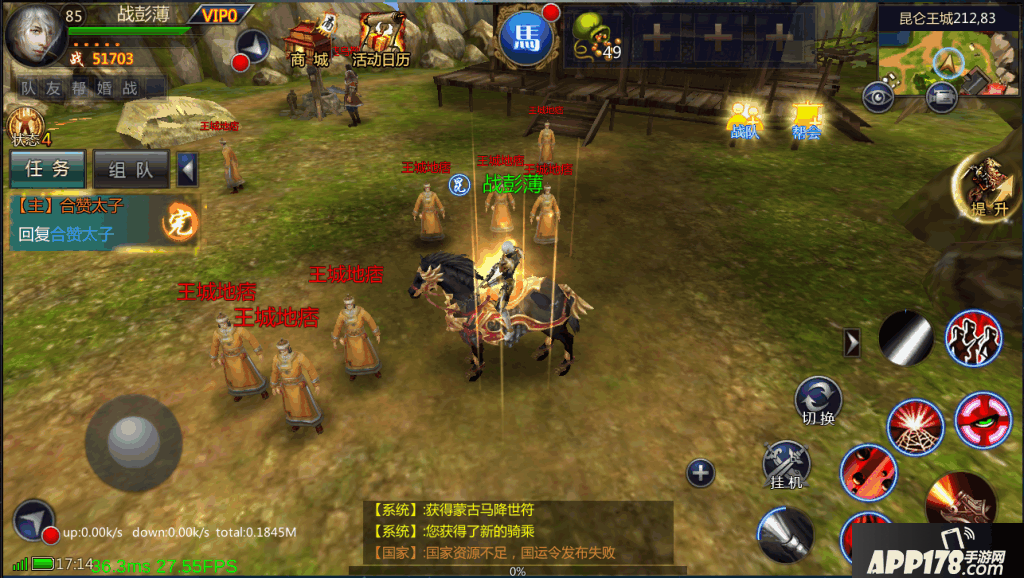The image size is (1024, 578).
Task: Tap the 切换 switch button
Action: tap(817, 401)
